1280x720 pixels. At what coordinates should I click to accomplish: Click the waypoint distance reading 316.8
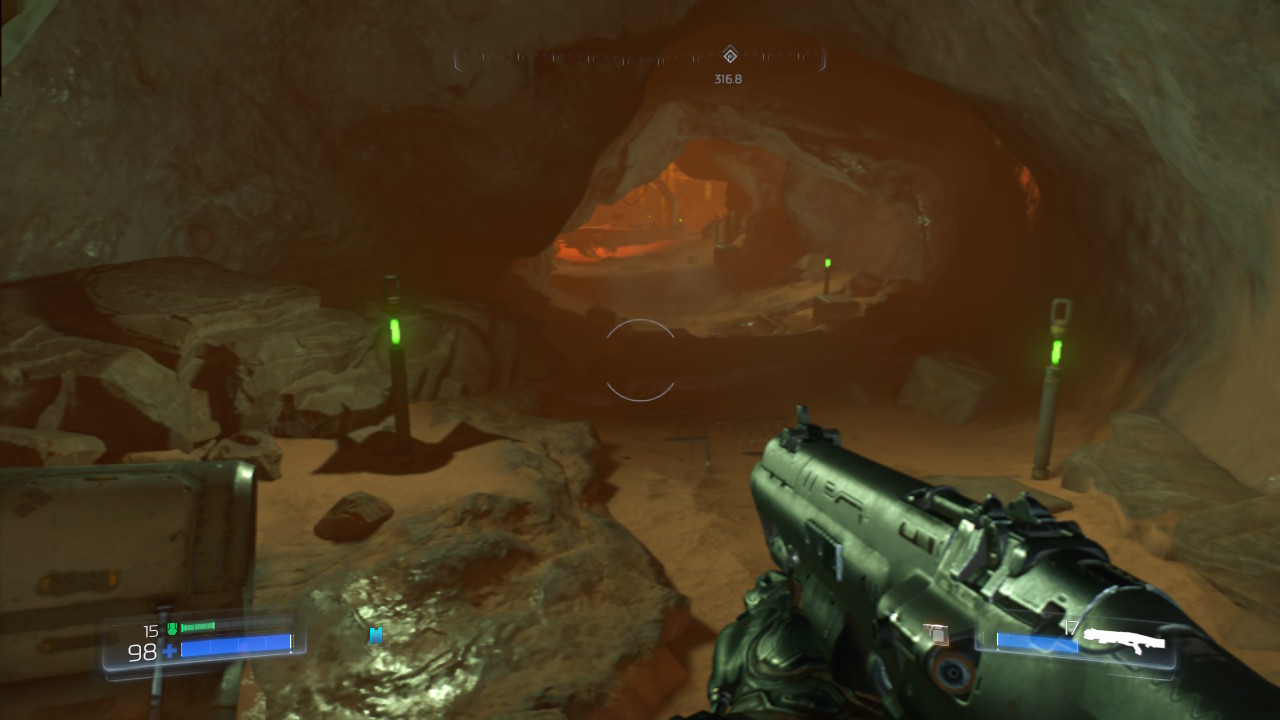[727, 76]
